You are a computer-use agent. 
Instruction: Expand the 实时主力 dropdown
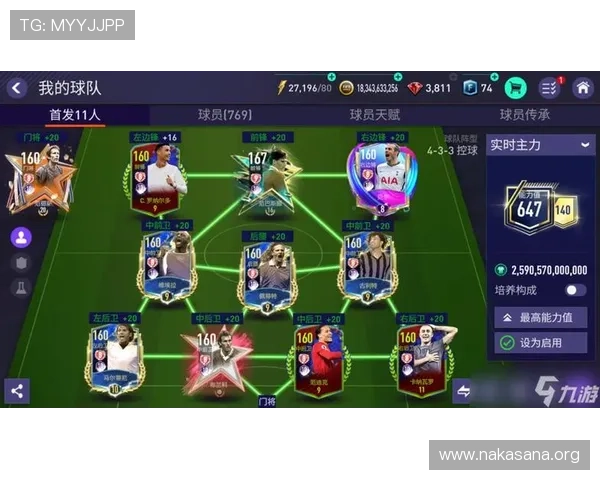click(540, 145)
